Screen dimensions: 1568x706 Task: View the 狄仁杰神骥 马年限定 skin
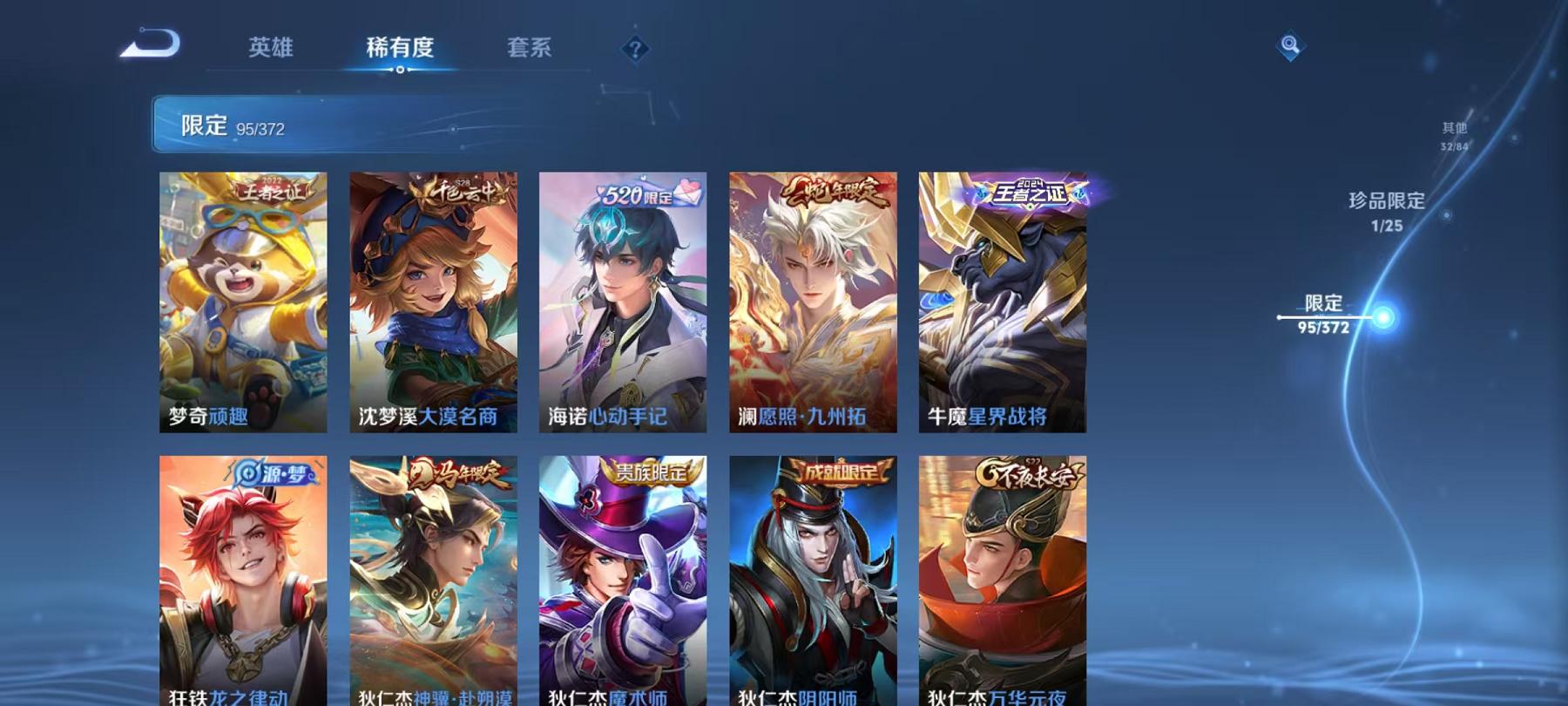point(434,575)
